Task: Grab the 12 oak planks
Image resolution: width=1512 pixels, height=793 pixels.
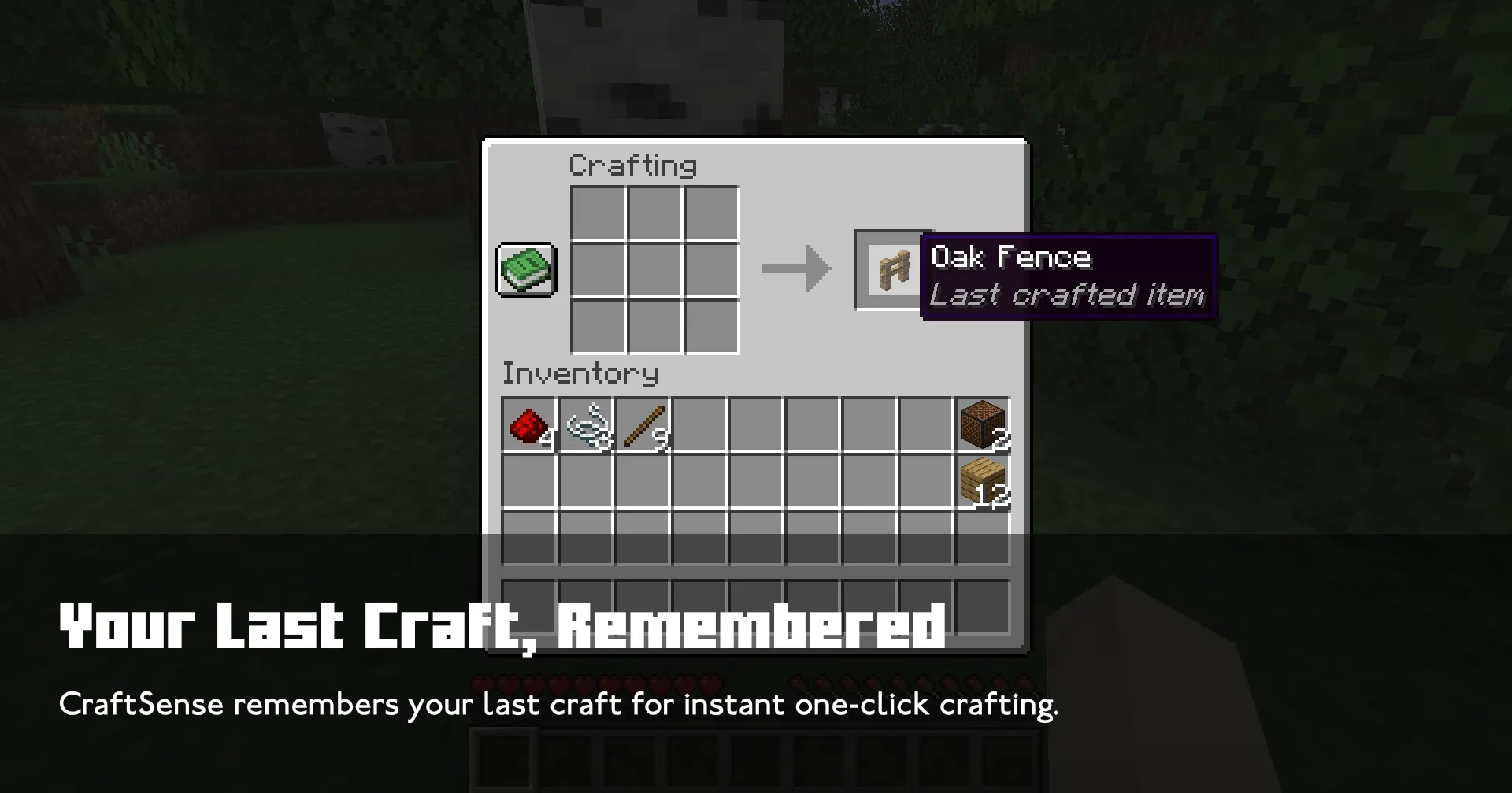Action: coord(982,480)
